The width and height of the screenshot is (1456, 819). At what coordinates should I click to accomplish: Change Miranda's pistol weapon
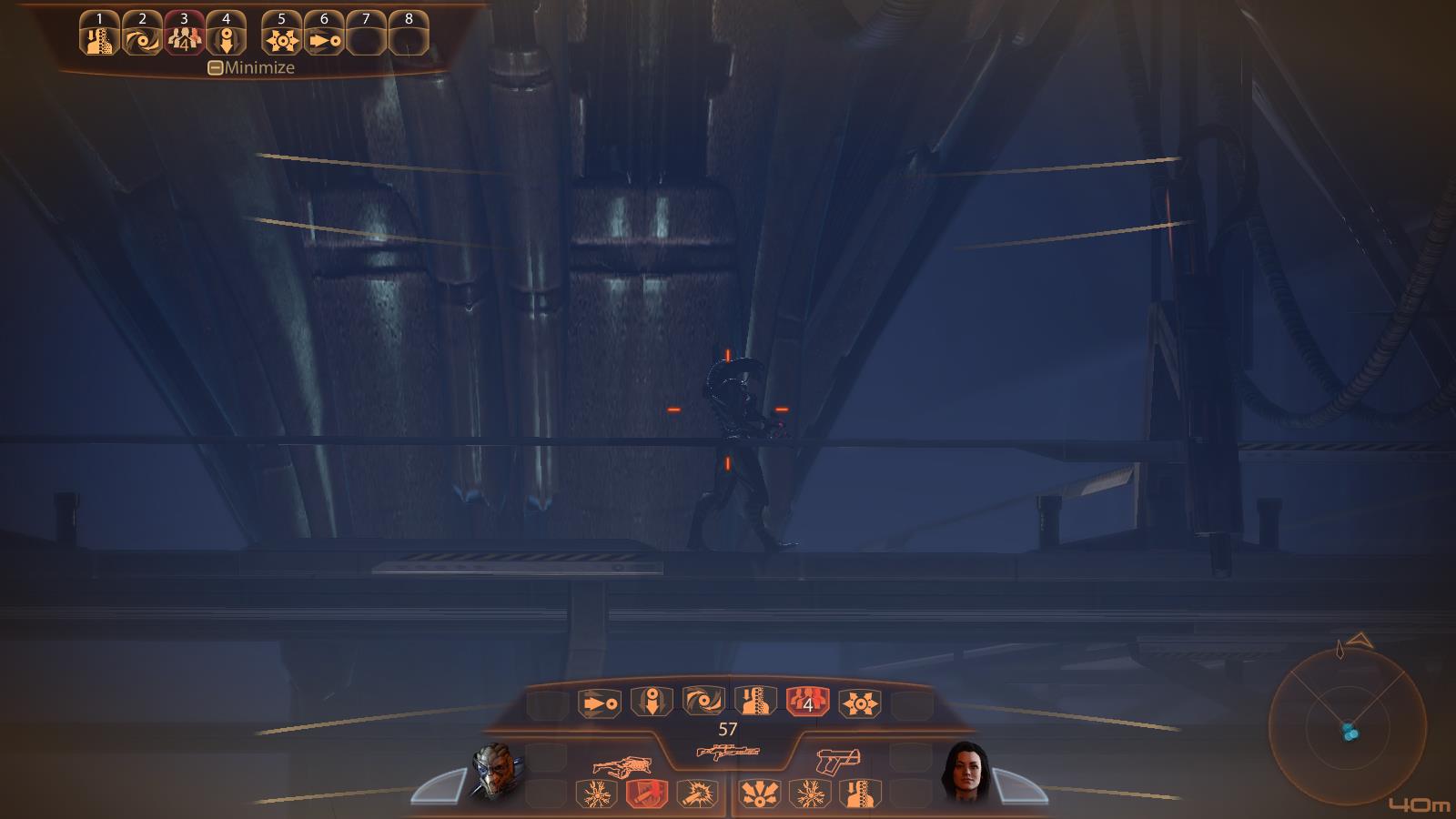point(839,761)
